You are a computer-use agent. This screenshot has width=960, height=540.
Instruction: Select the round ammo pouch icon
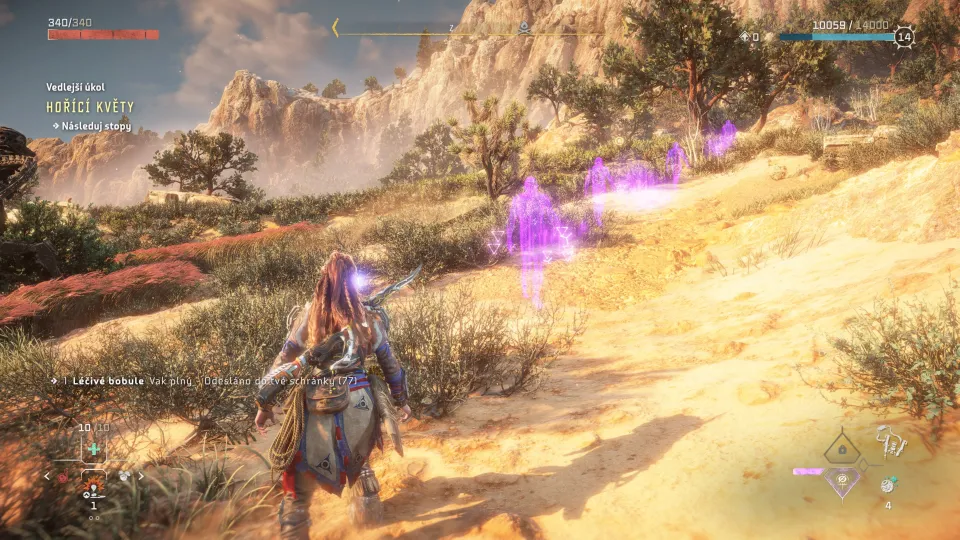[887, 485]
